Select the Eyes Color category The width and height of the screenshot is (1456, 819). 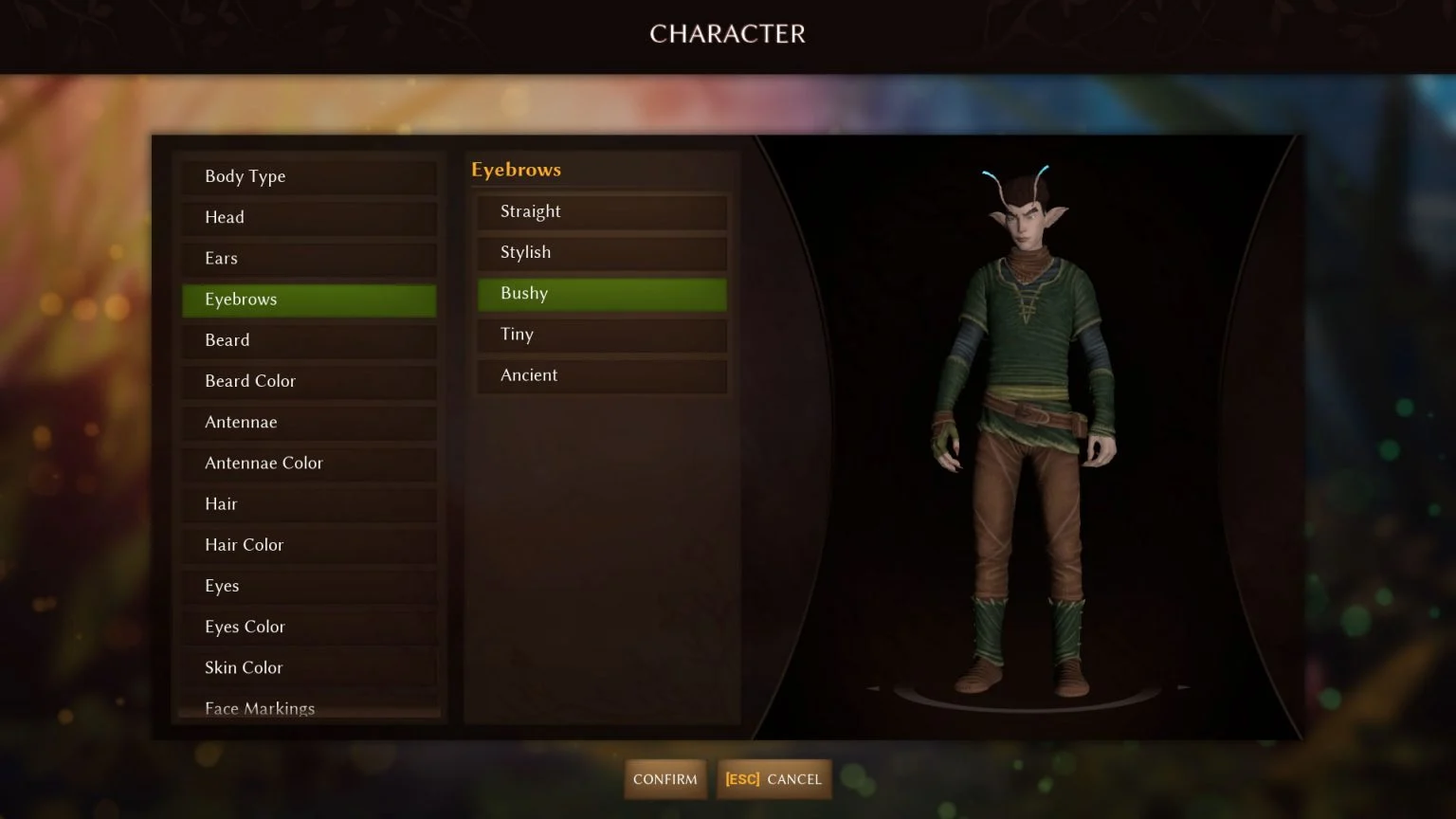pos(308,627)
